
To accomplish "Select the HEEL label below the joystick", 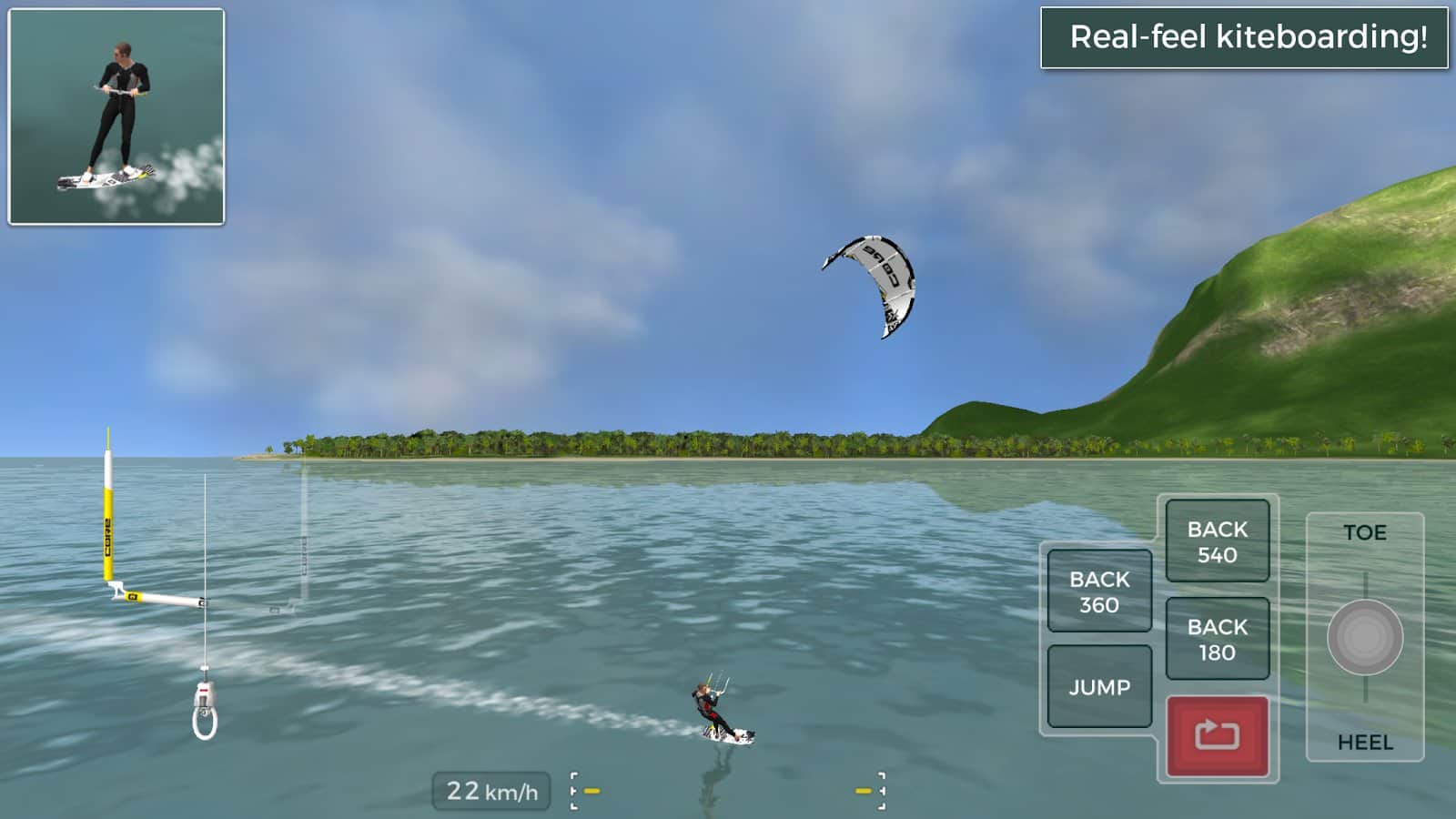I will 1364,743.
